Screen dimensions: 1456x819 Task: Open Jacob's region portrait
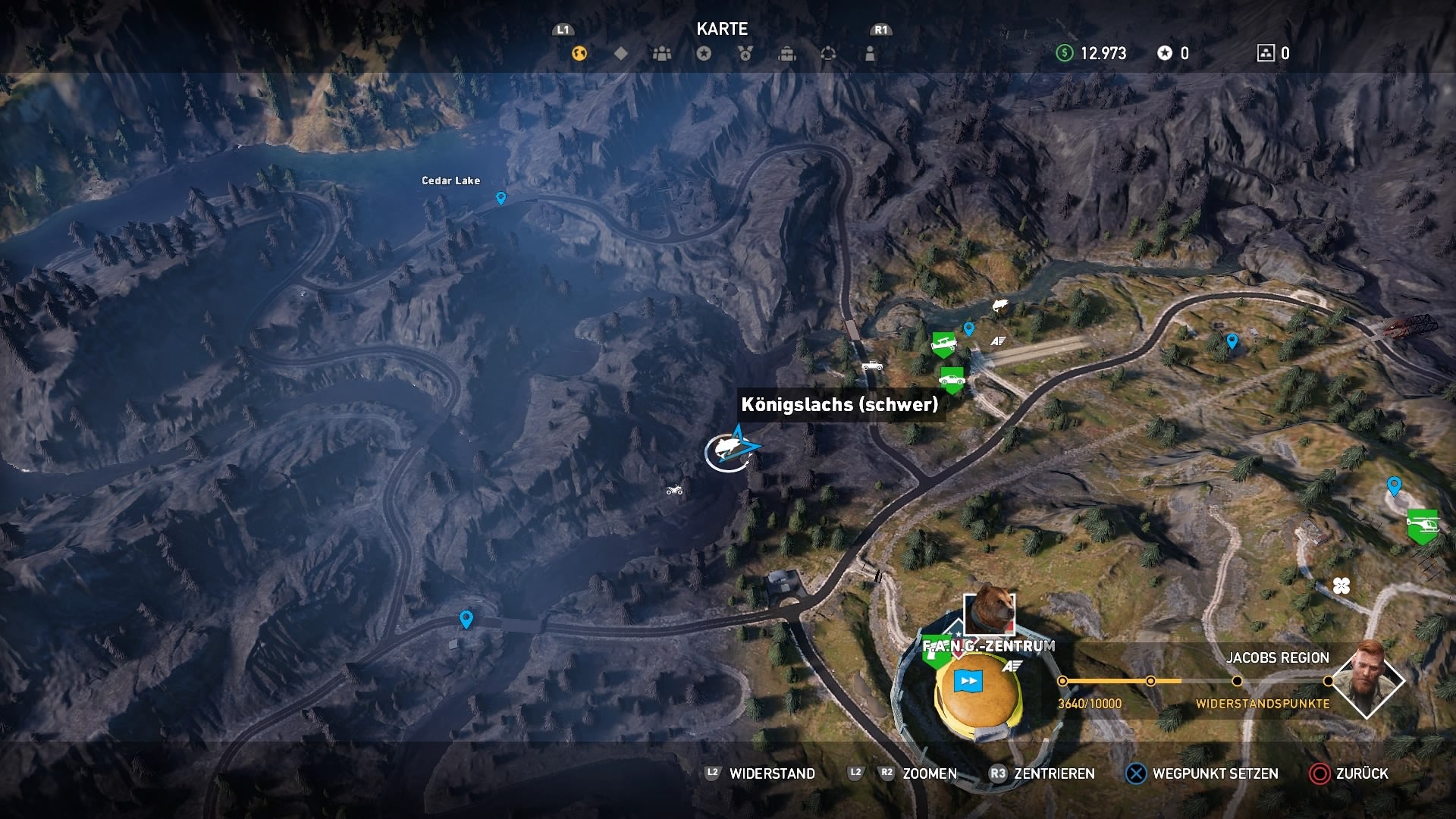click(1367, 680)
